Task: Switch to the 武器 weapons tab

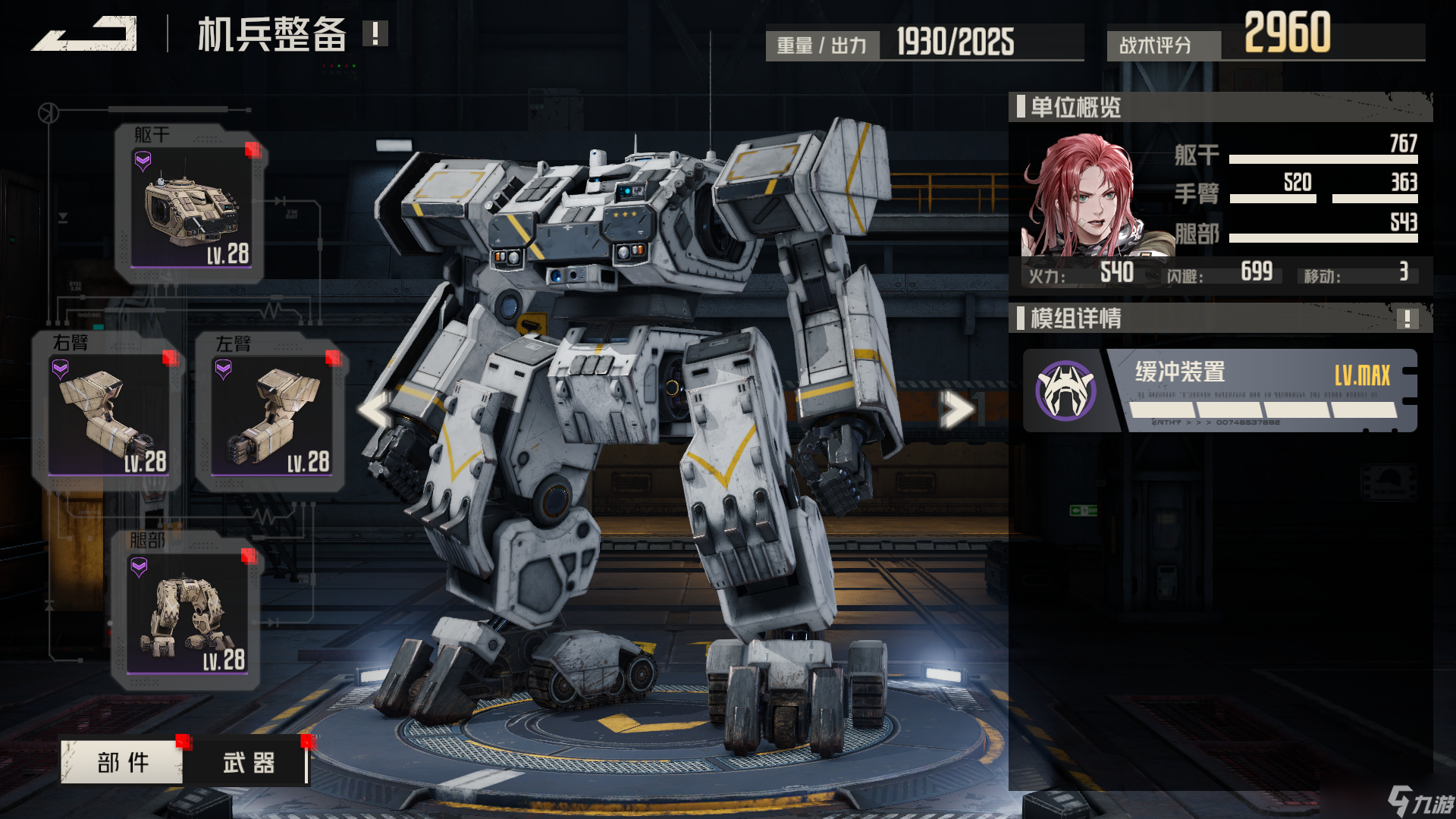Action: tap(249, 762)
